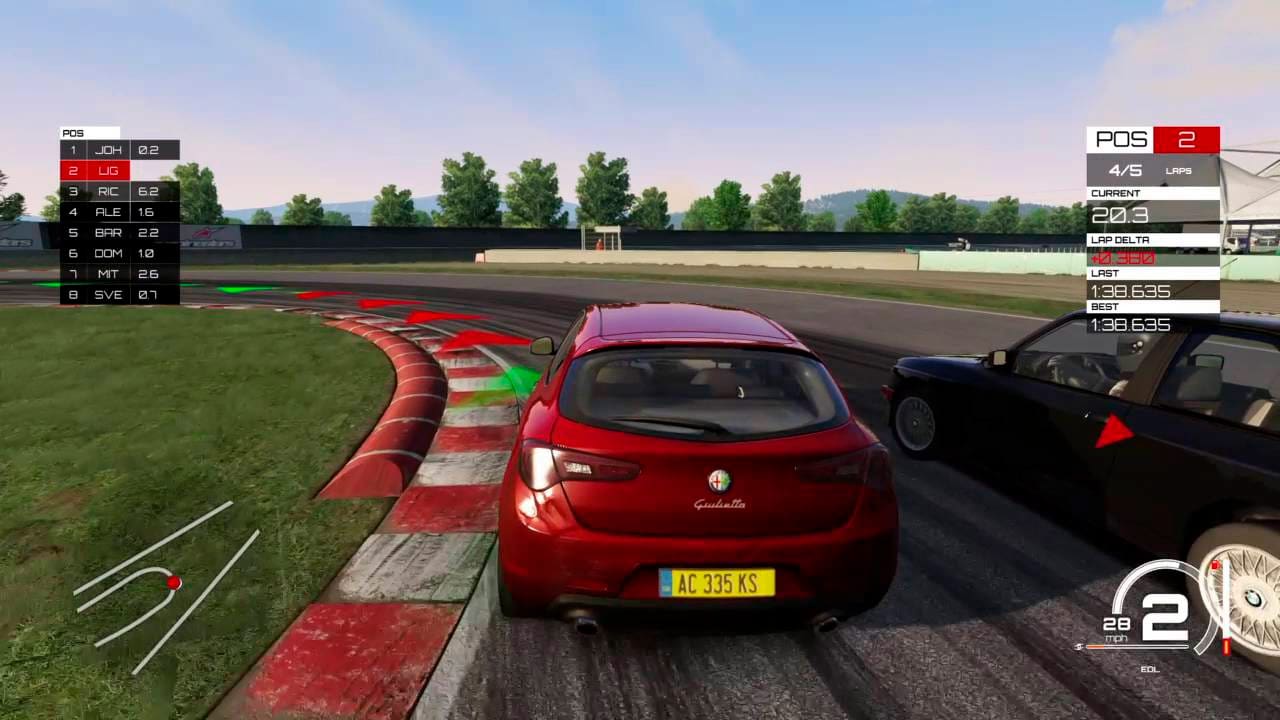This screenshot has width=1280, height=720.
Task: Click the Giulietta badge on the tailgate
Action: [x=722, y=504]
